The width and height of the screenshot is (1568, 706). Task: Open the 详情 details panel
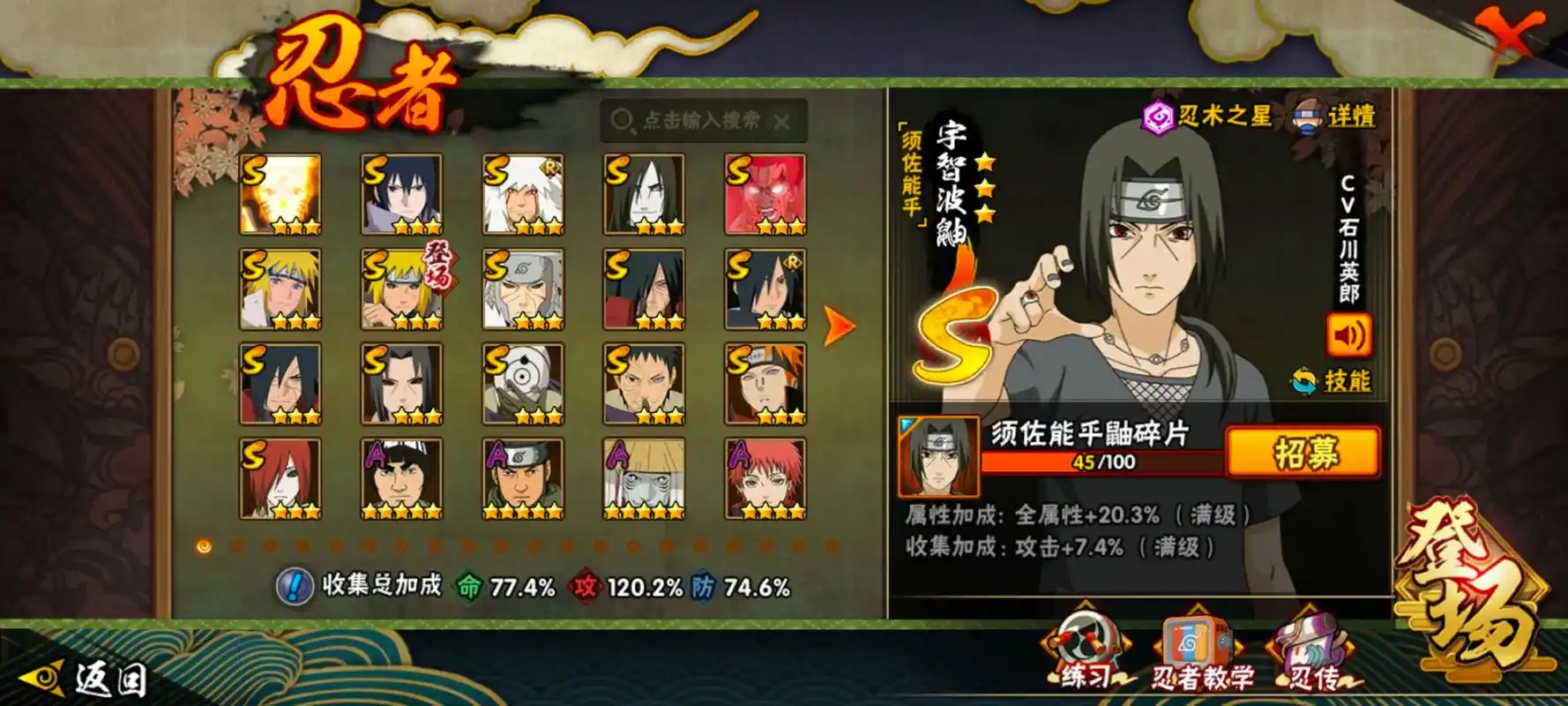pos(1335,116)
